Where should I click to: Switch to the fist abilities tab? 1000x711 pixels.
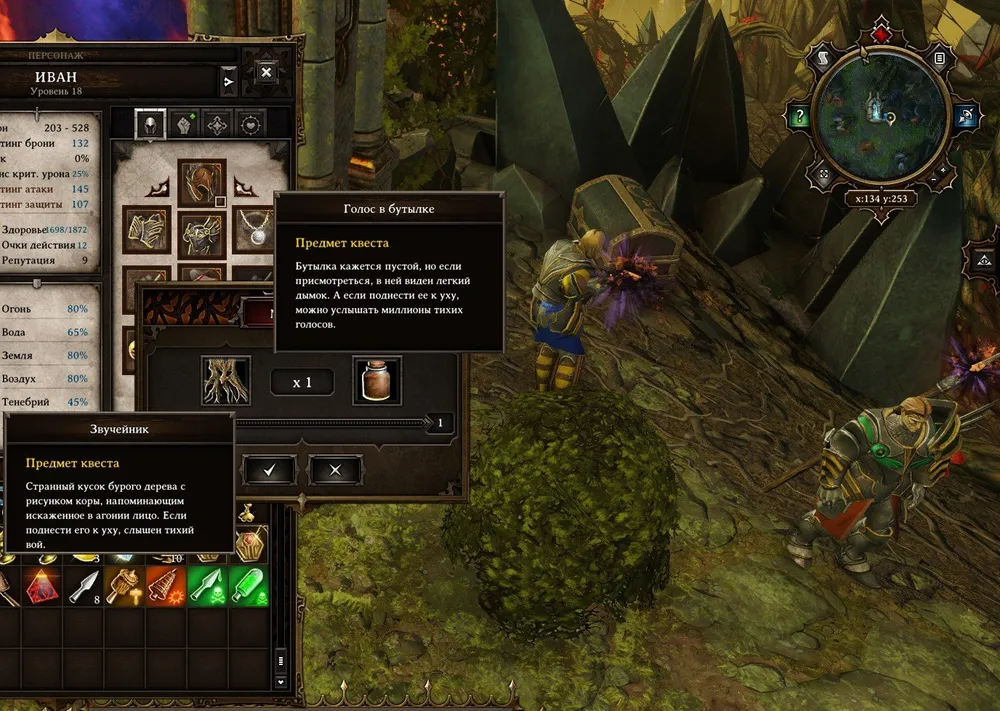[183, 123]
